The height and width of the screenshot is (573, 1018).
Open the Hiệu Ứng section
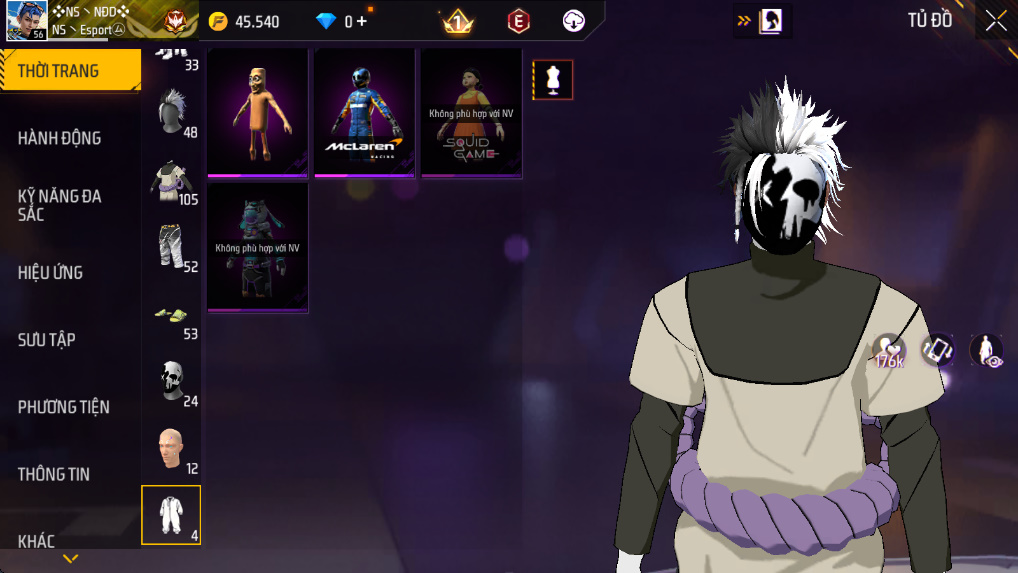pos(51,272)
